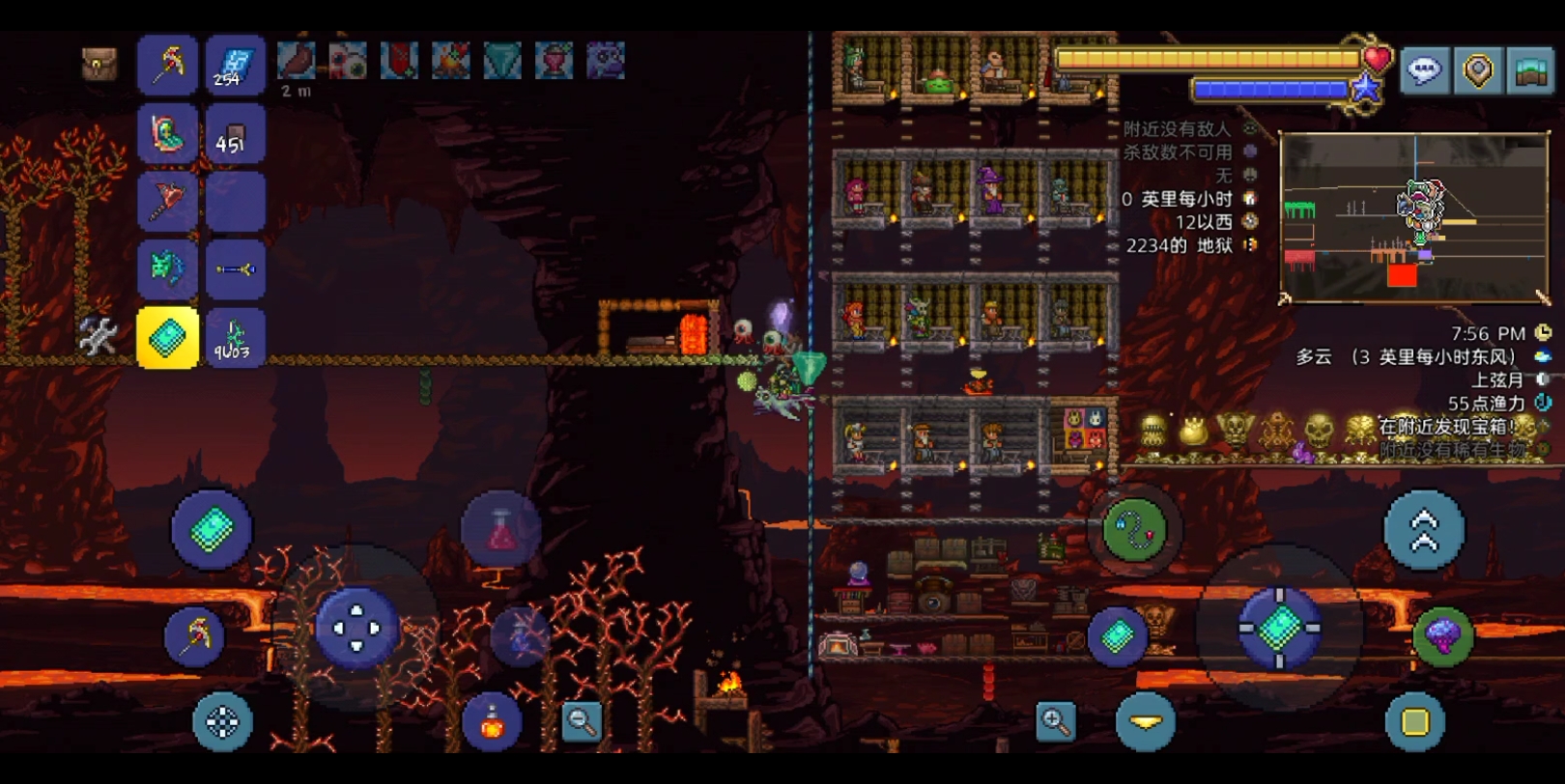Screen dimensions: 1565x784
Task: Use the orange buff potion button
Action: coord(492,721)
